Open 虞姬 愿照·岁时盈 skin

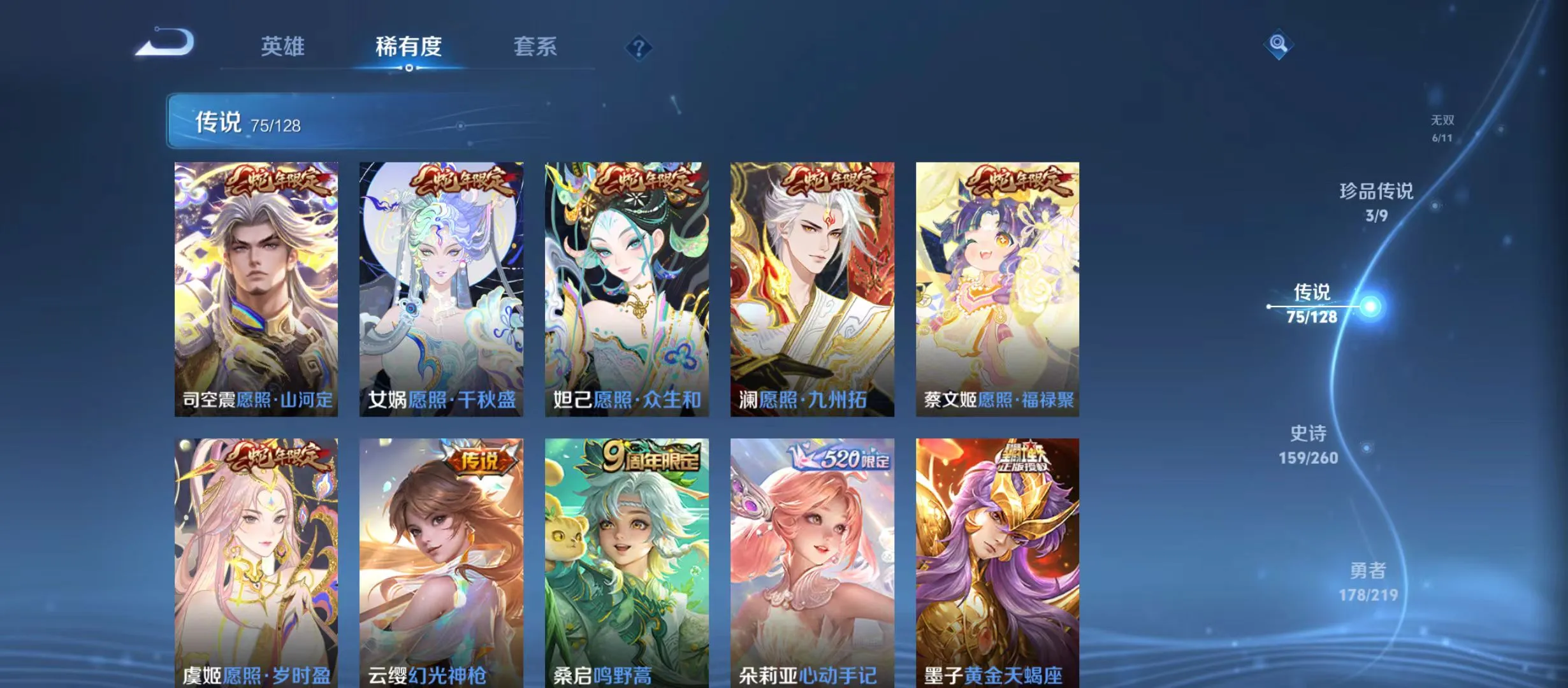point(256,561)
